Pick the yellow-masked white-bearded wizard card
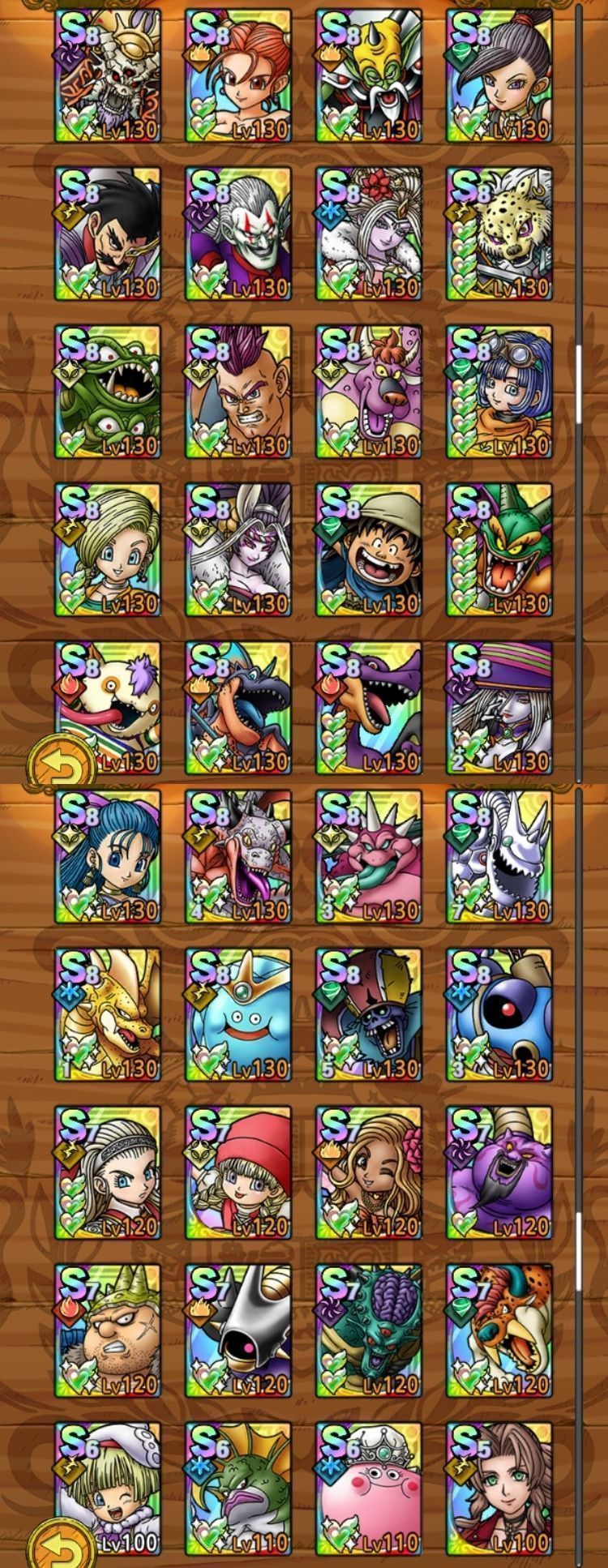 pos(369,75)
